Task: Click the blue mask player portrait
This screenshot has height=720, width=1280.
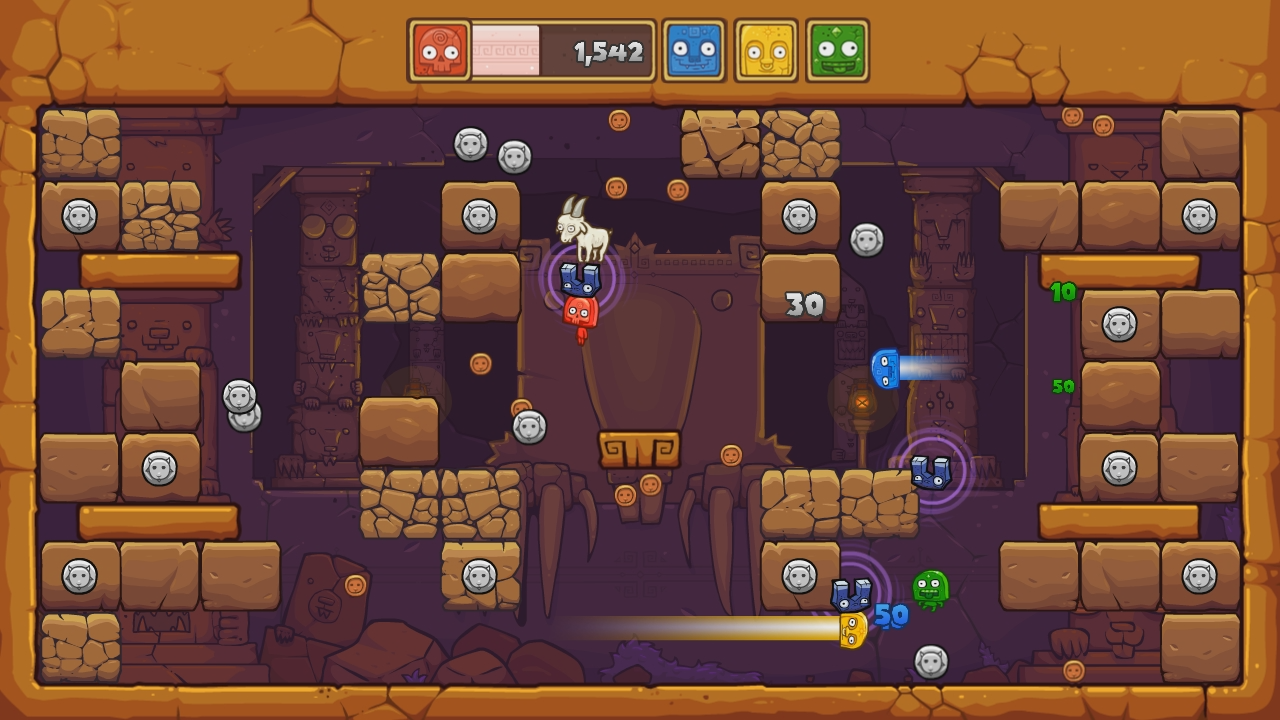Action: click(x=693, y=50)
